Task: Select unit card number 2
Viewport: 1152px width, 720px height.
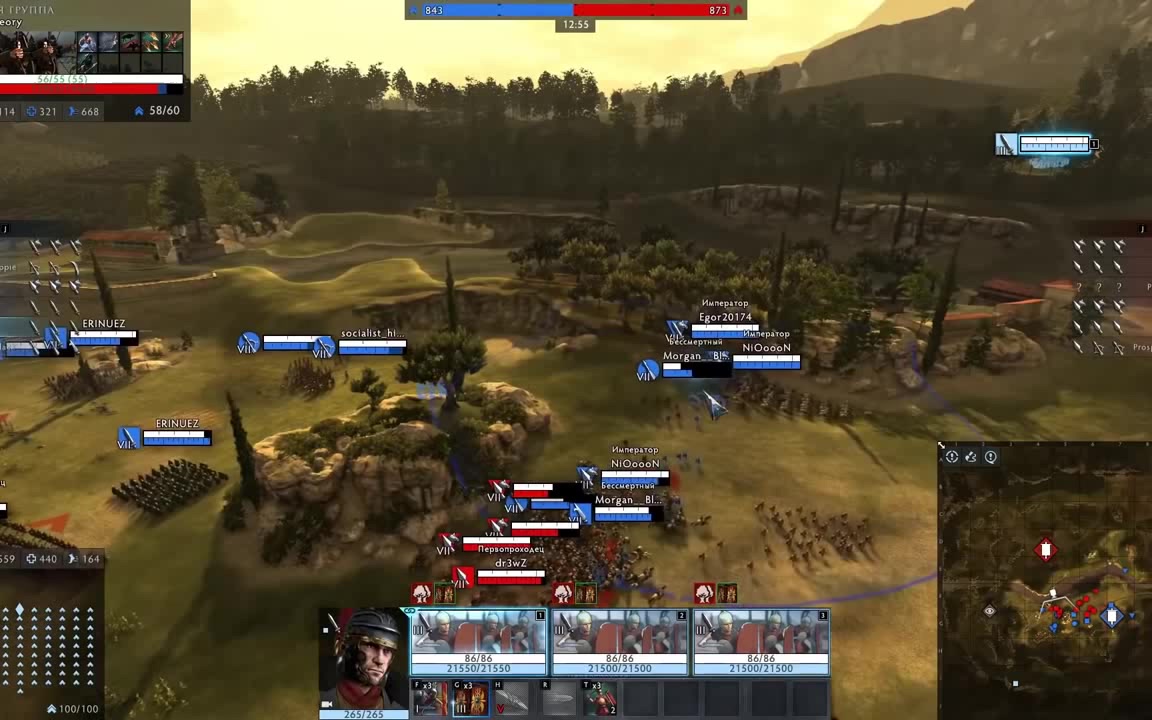Action: 620,641
